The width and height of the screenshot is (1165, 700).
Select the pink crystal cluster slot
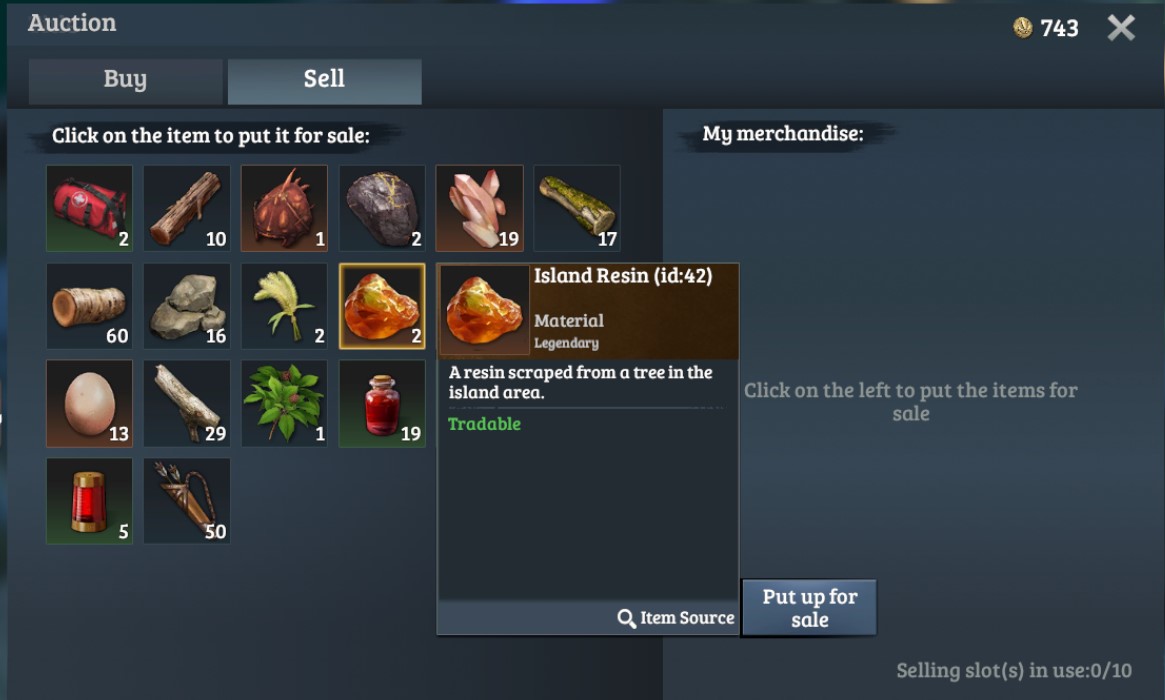(479, 208)
